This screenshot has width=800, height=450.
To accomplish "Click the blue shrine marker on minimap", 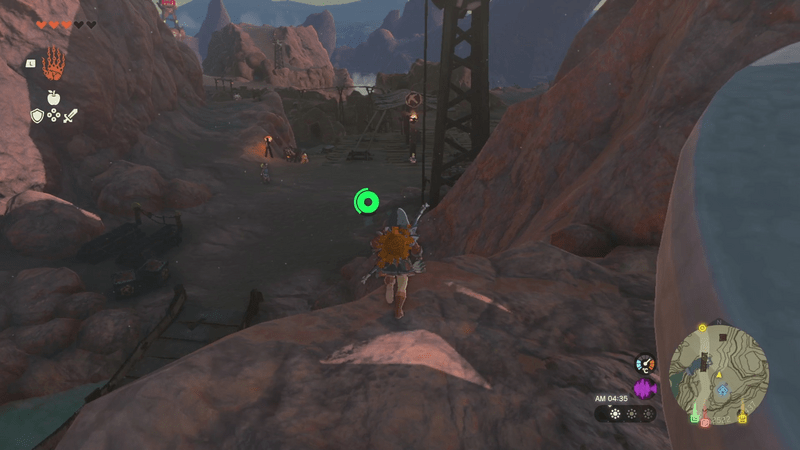I will [x=722, y=388].
